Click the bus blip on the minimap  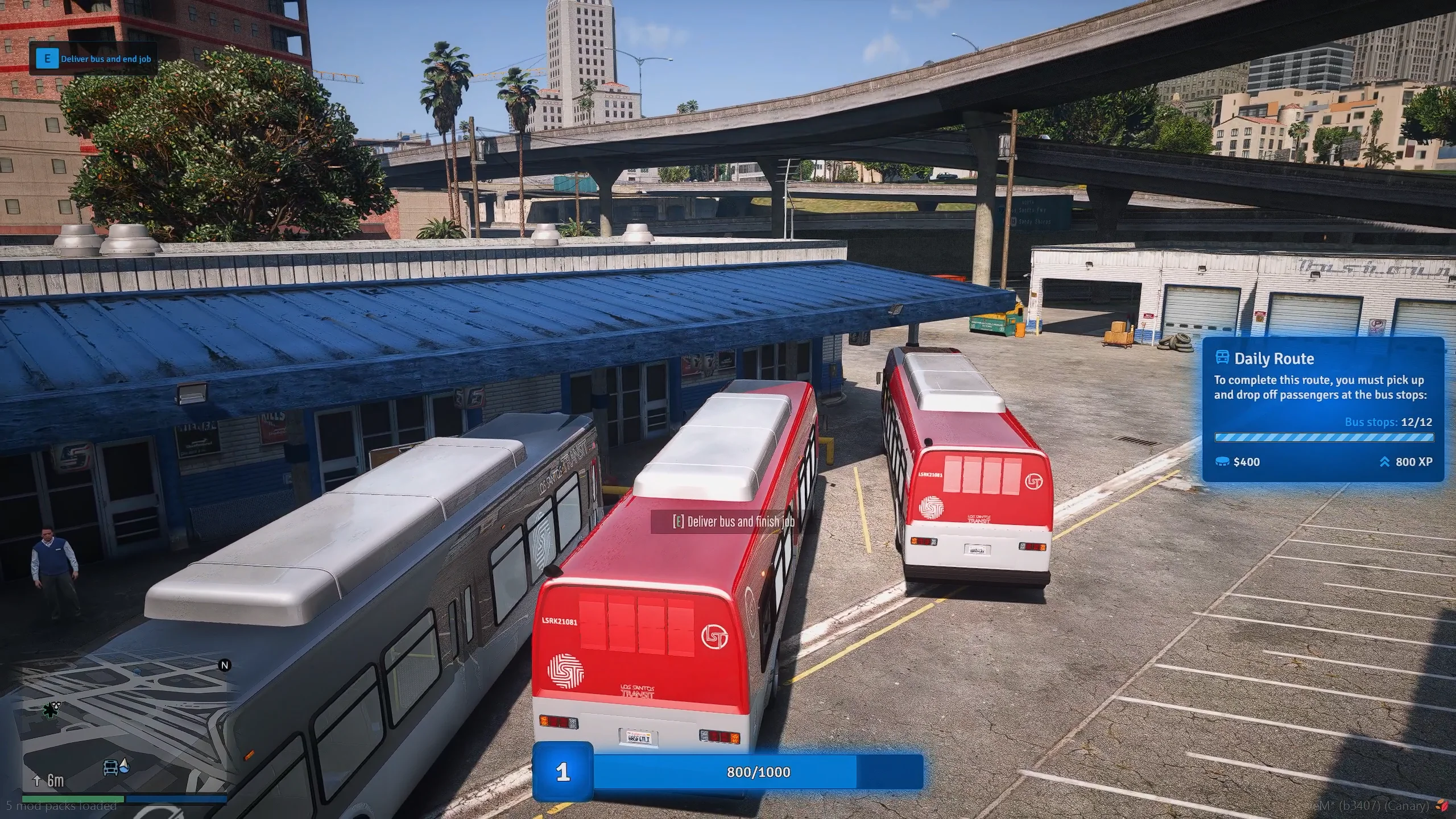(x=111, y=768)
